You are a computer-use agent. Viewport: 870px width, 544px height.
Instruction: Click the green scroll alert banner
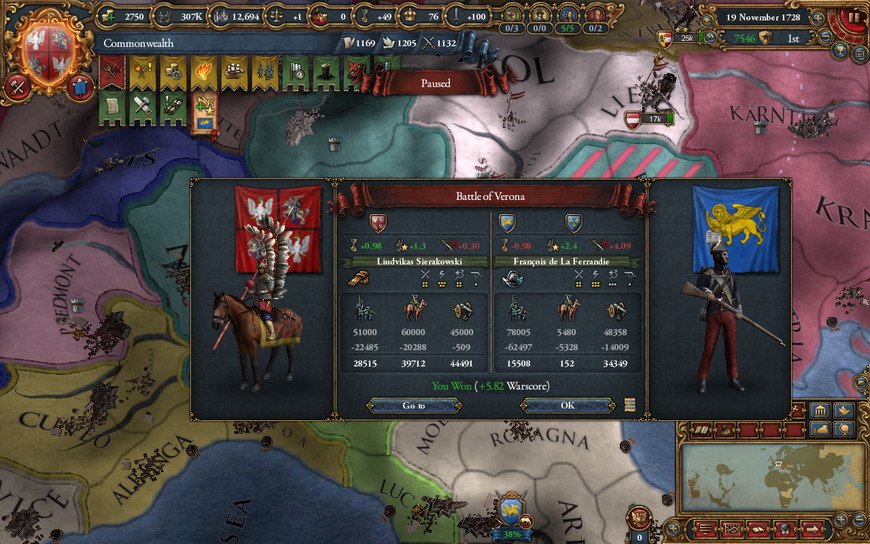(113, 104)
